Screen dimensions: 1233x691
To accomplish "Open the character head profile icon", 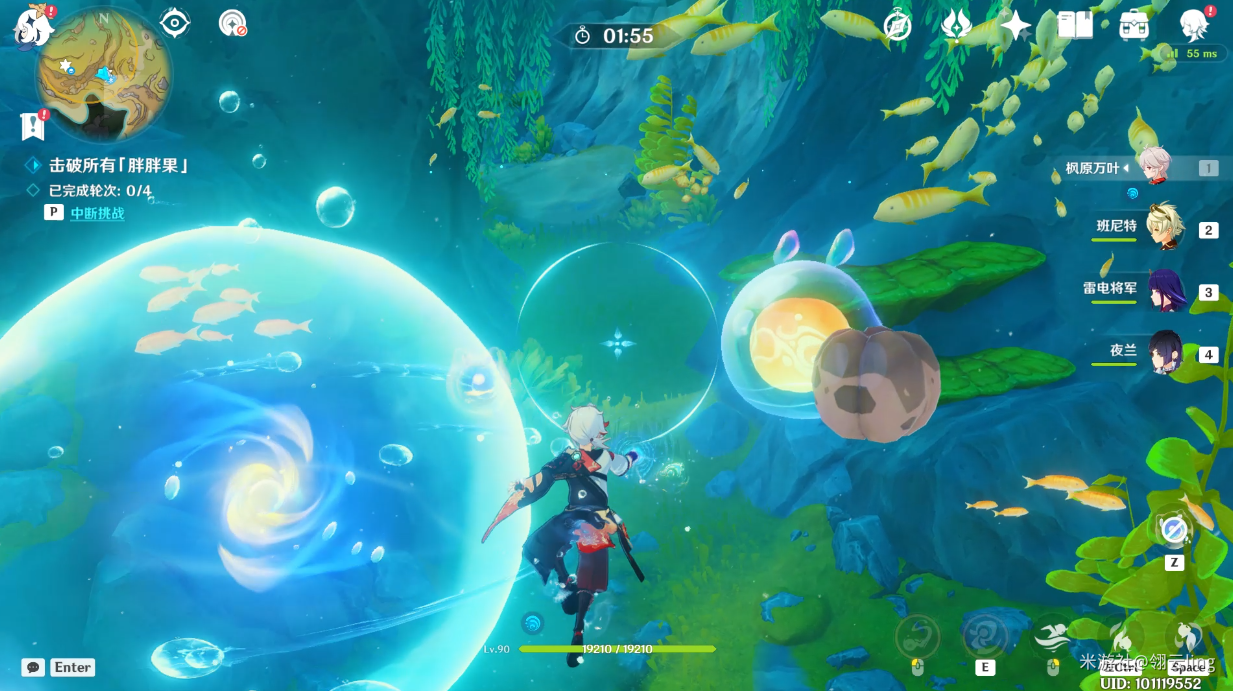I will [x=1194, y=26].
